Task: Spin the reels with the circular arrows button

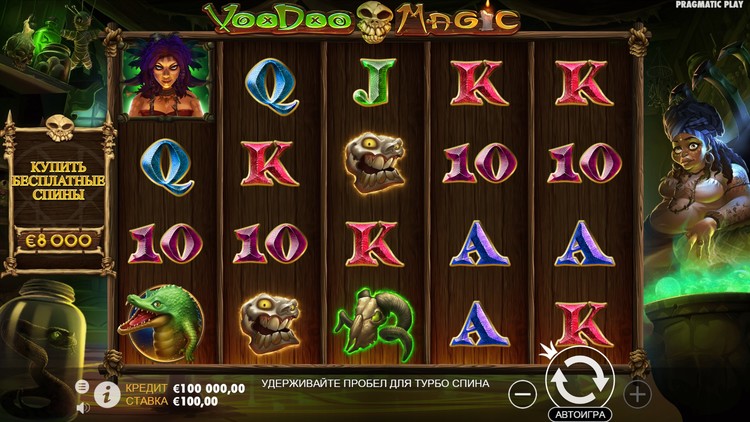Action: tap(579, 380)
